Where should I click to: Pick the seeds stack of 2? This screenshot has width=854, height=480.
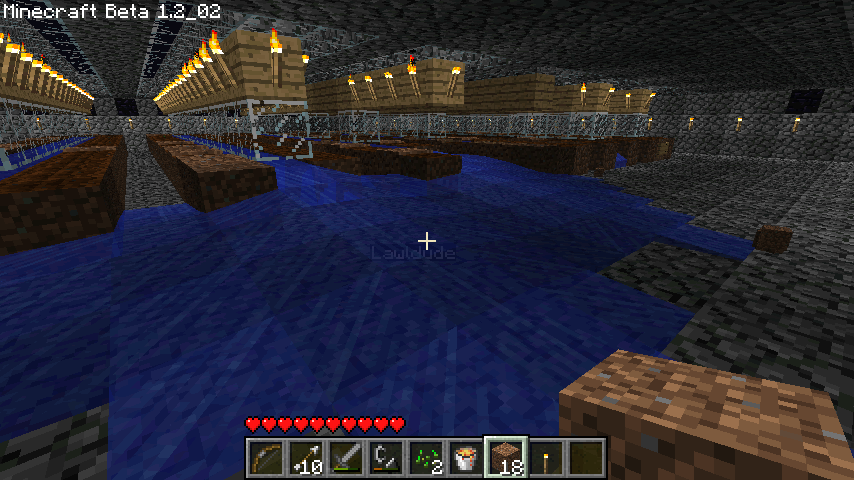click(425, 457)
